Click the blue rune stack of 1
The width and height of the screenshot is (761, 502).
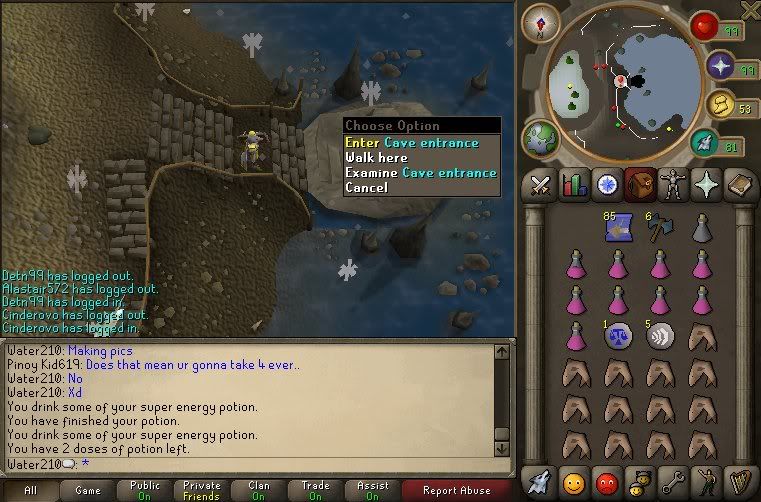pos(616,336)
